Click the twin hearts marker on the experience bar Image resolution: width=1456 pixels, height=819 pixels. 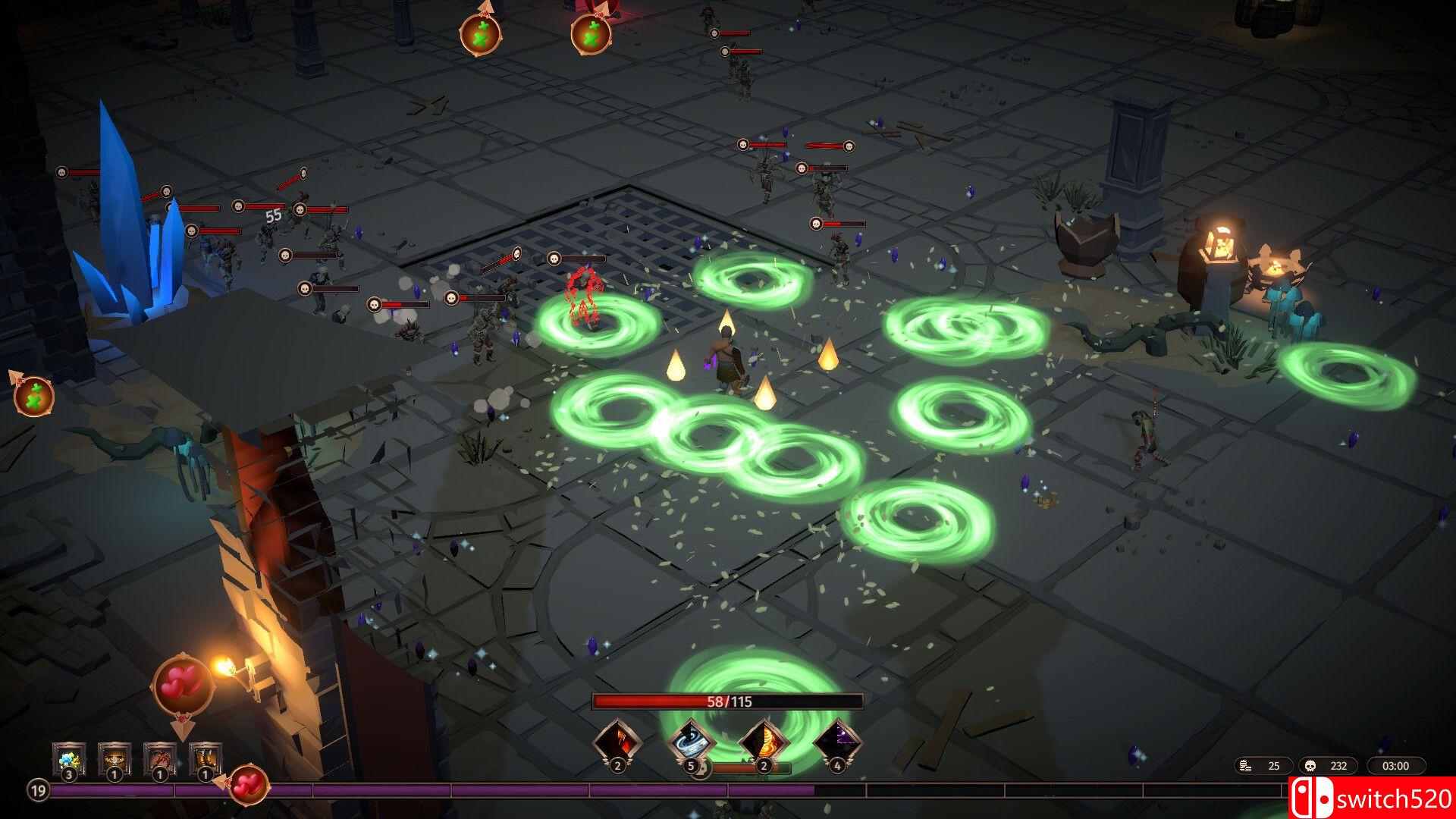tap(248, 786)
